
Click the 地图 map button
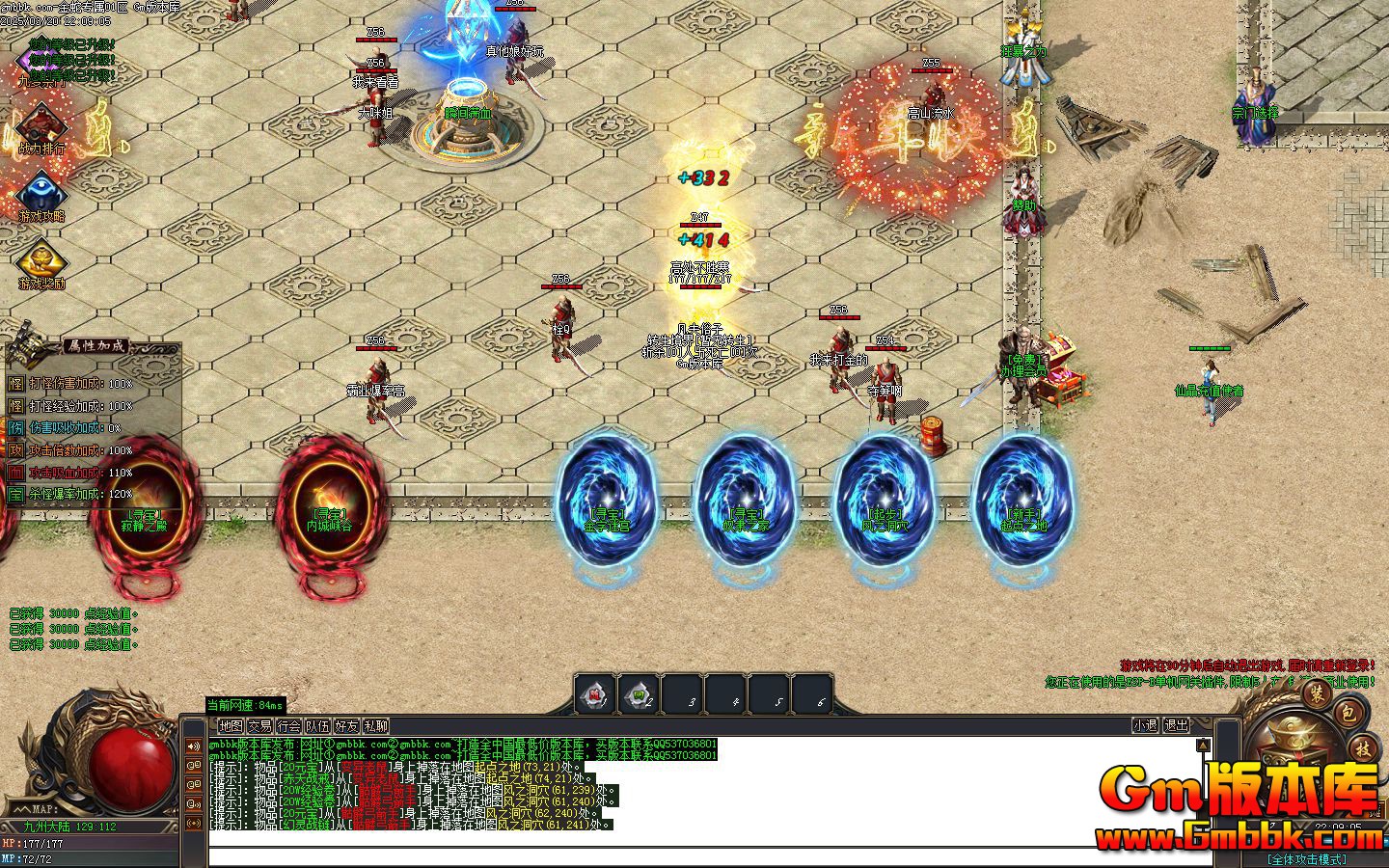pos(231,726)
